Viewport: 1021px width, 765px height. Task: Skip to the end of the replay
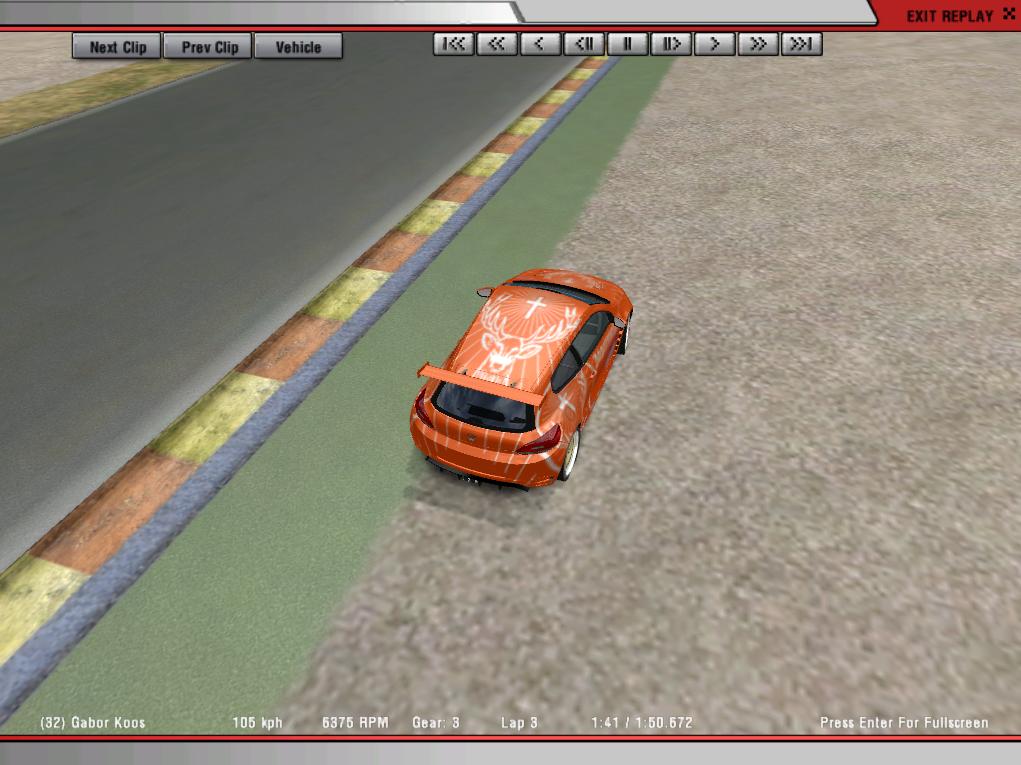pyautogui.click(x=801, y=44)
